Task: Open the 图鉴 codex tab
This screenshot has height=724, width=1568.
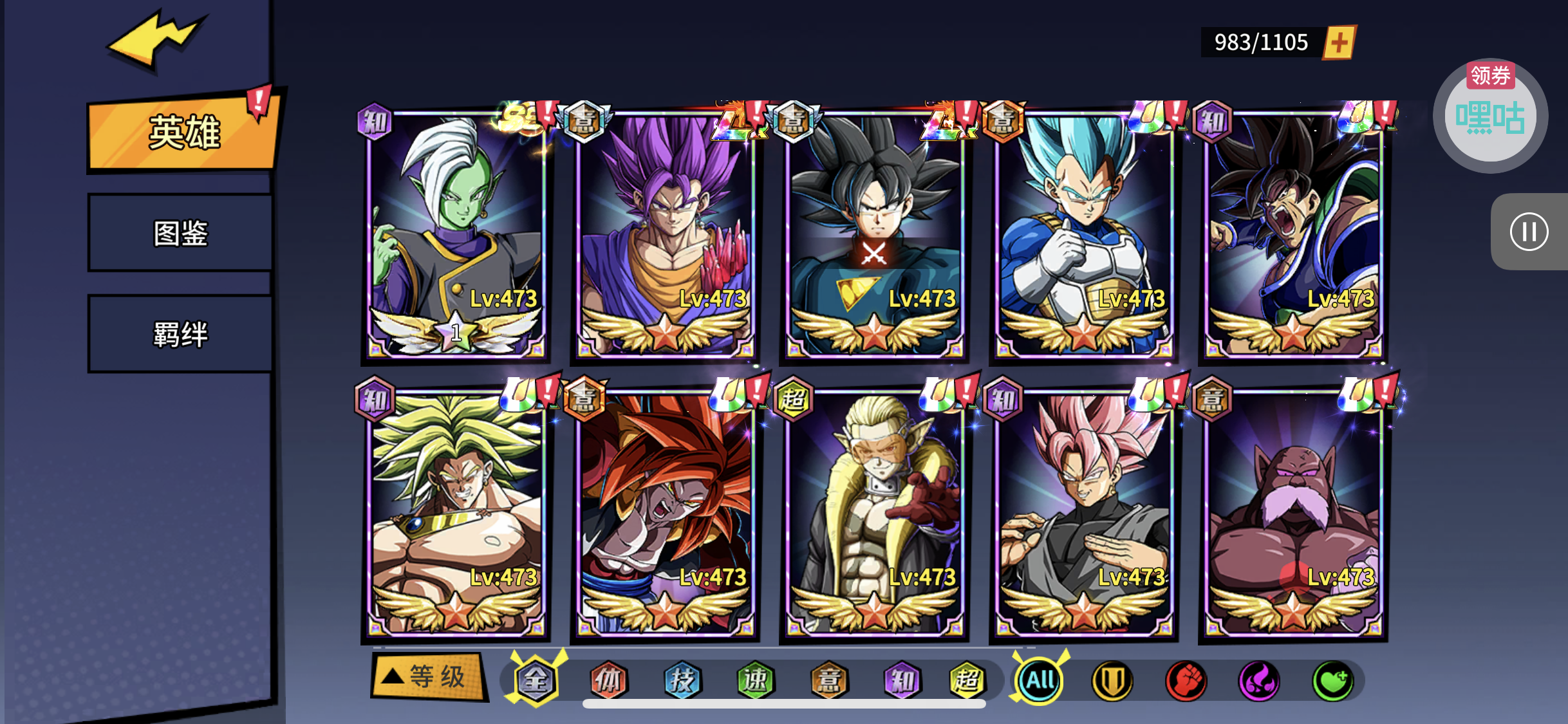Action: (180, 233)
